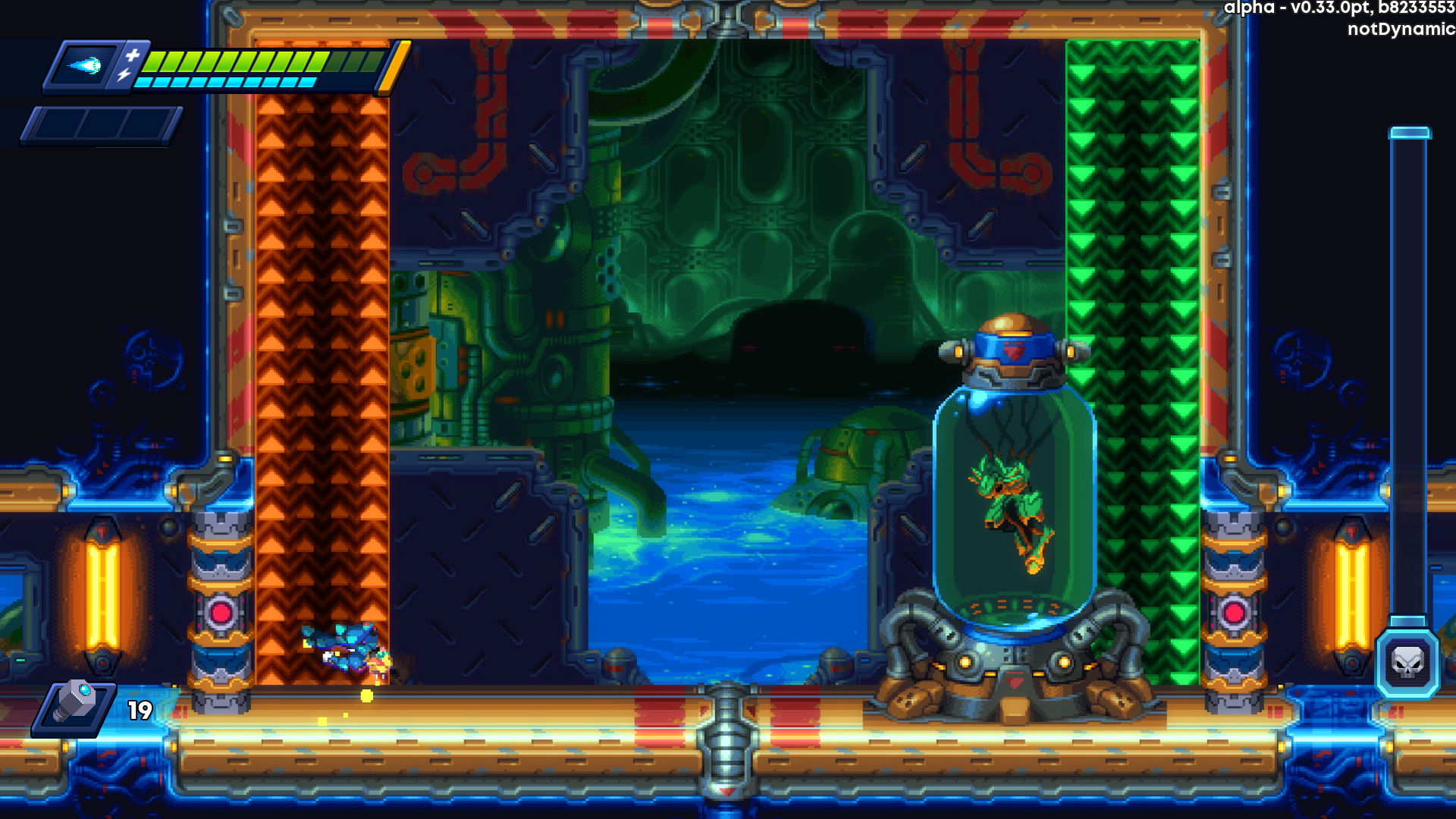1456x819 pixels.
Task: Click the skull boss meter icon
Action: 1407,664
